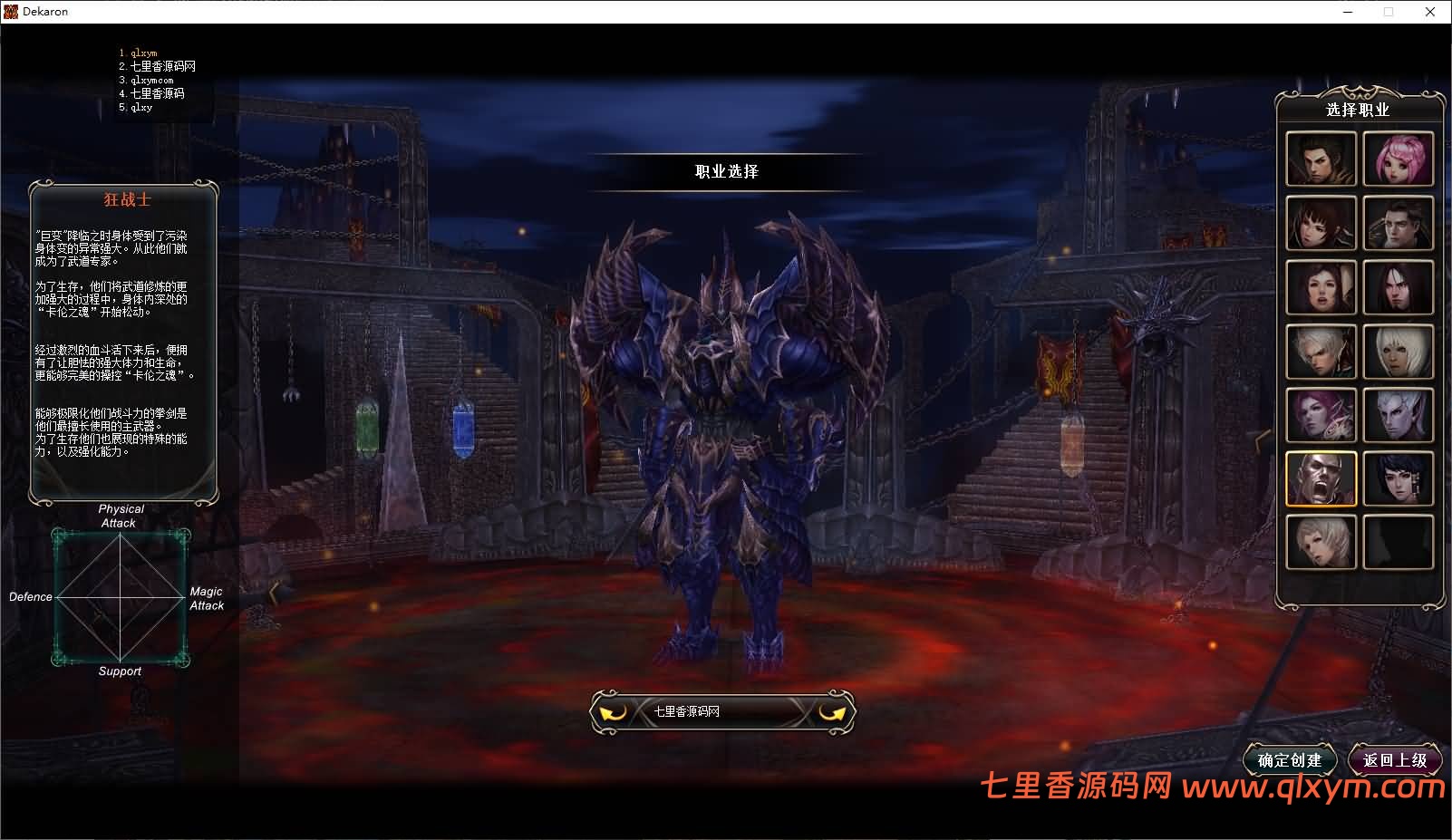
Task: Select the long black-haired male class portrait
Action: pos(1399,286)
